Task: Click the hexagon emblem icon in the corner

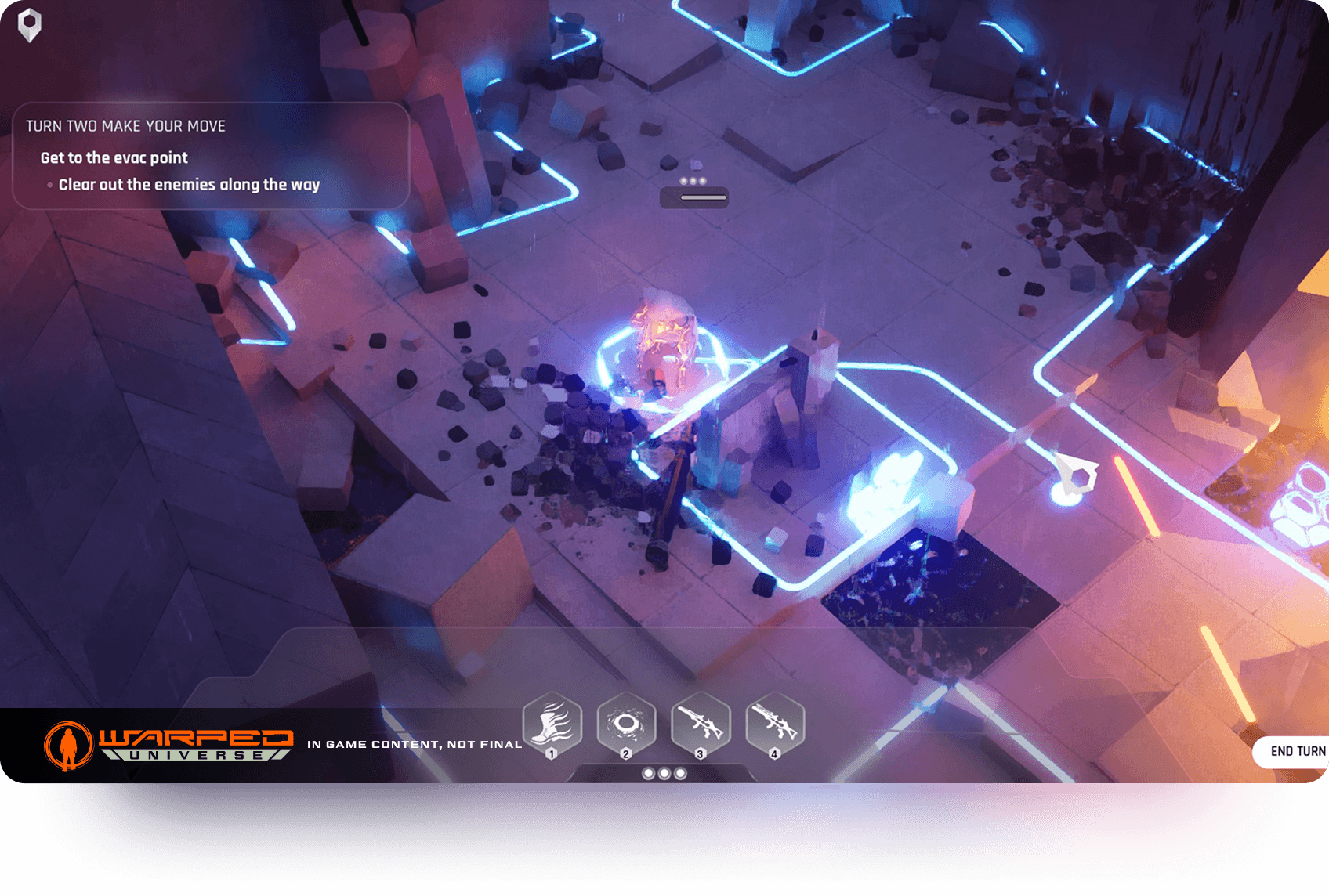Action: point(30,25)
